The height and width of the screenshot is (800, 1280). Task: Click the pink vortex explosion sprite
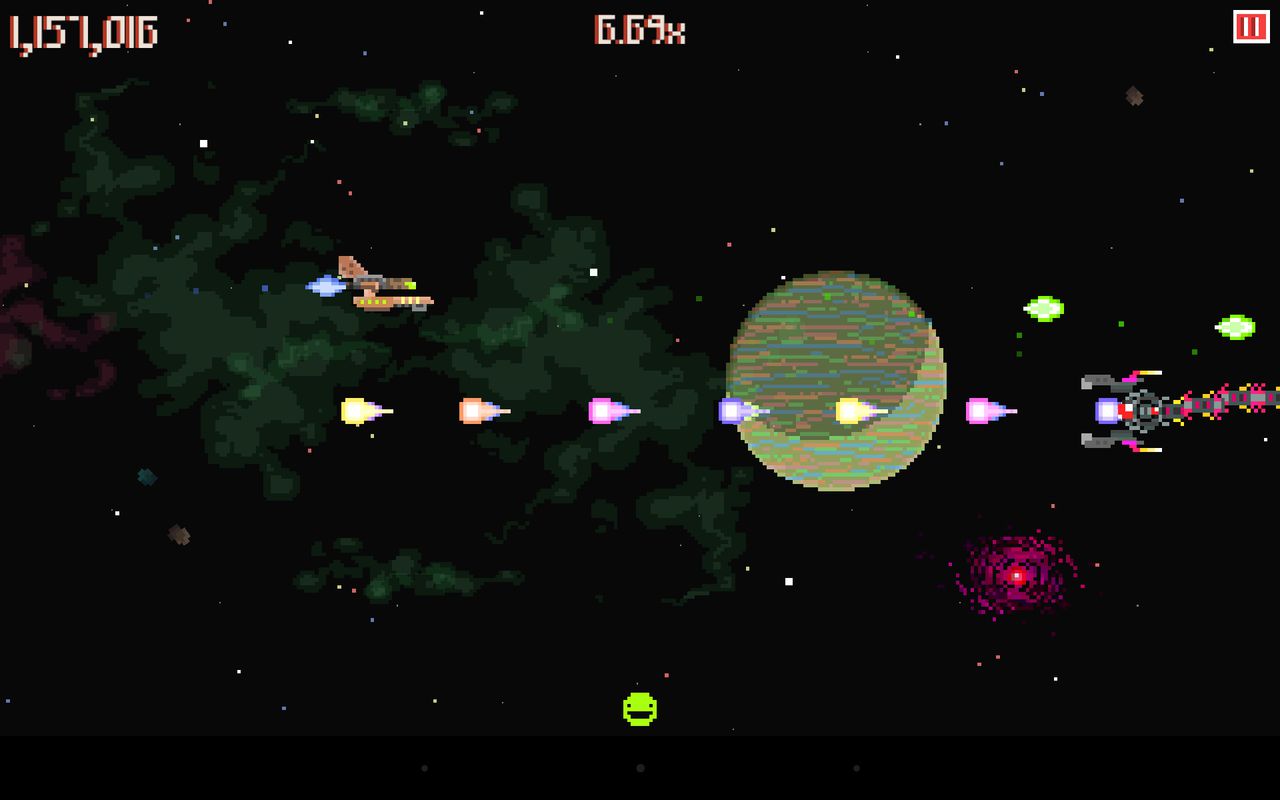(x=1015, y=575)
